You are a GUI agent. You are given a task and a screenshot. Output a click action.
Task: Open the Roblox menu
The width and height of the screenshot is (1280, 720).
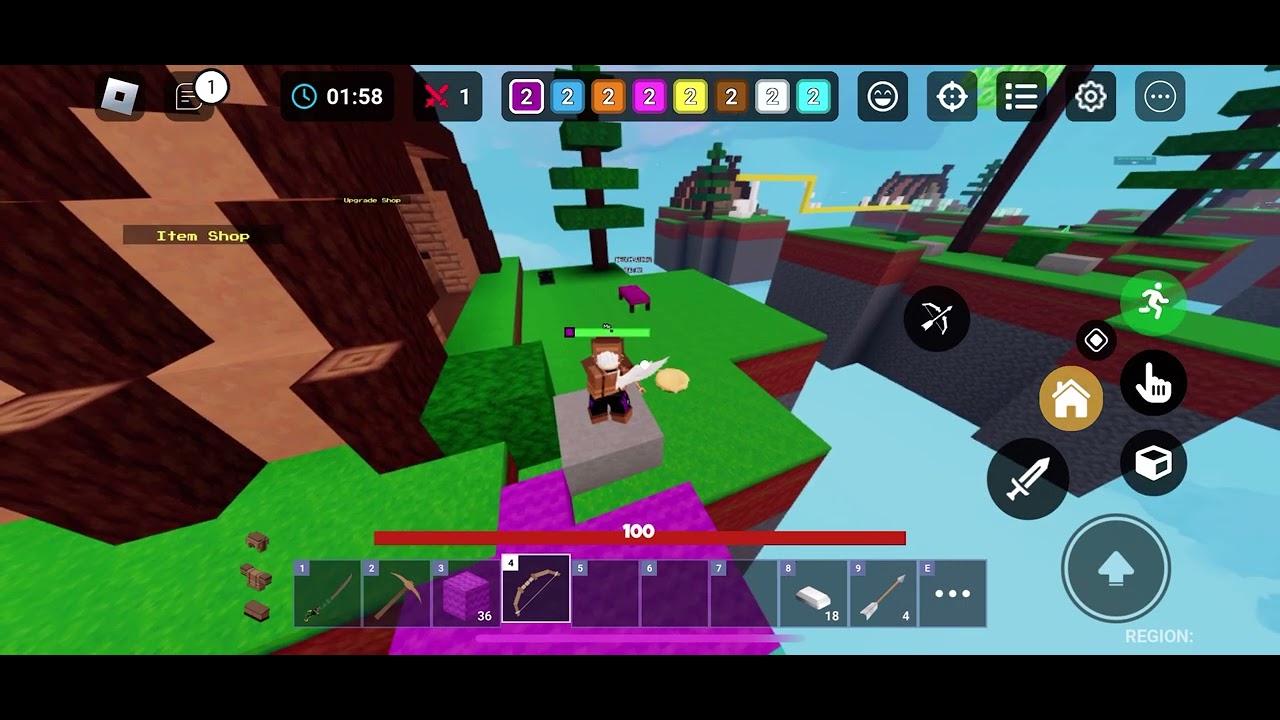click(120, 97)
